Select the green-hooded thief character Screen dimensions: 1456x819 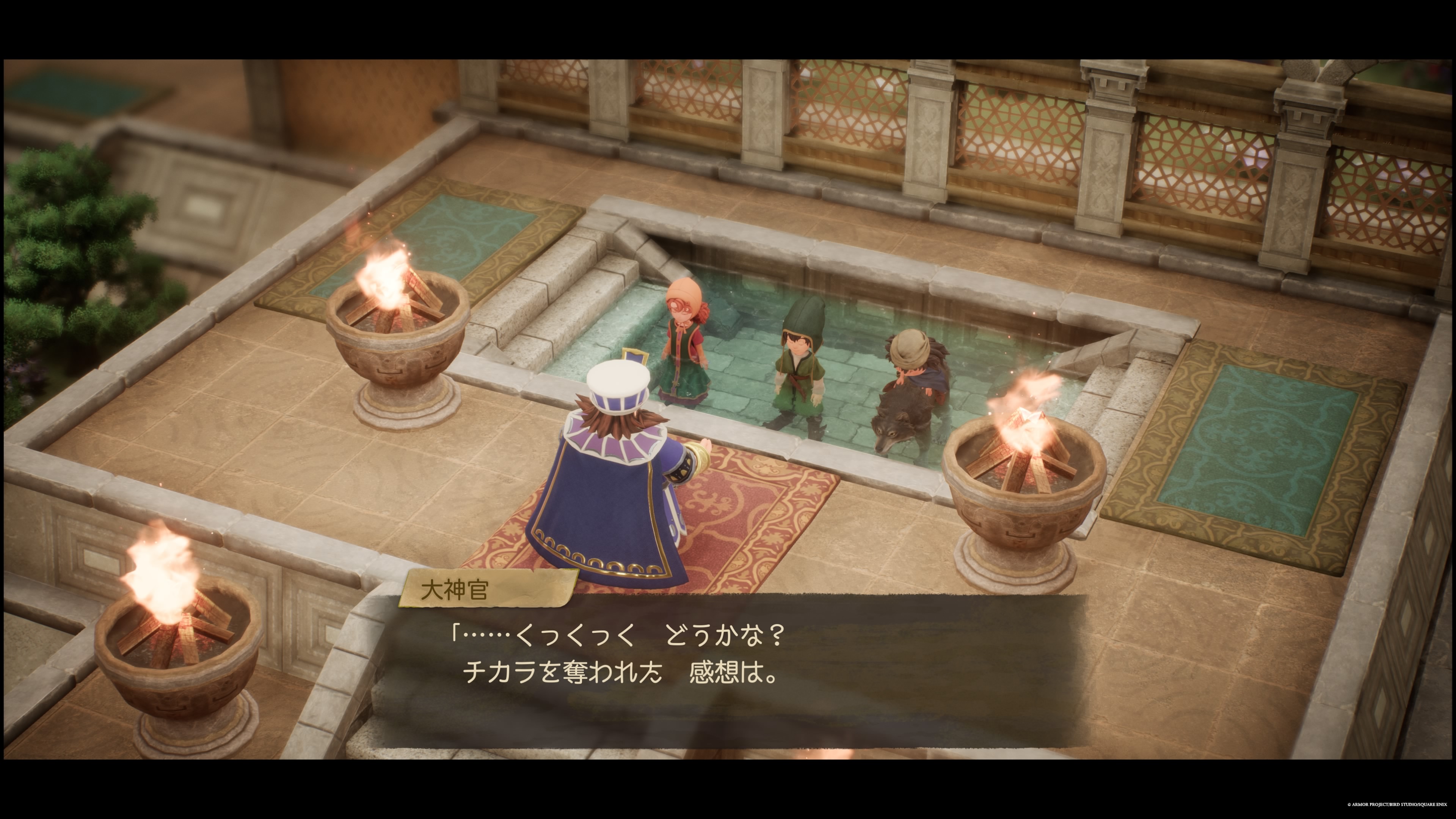point(800,363)
